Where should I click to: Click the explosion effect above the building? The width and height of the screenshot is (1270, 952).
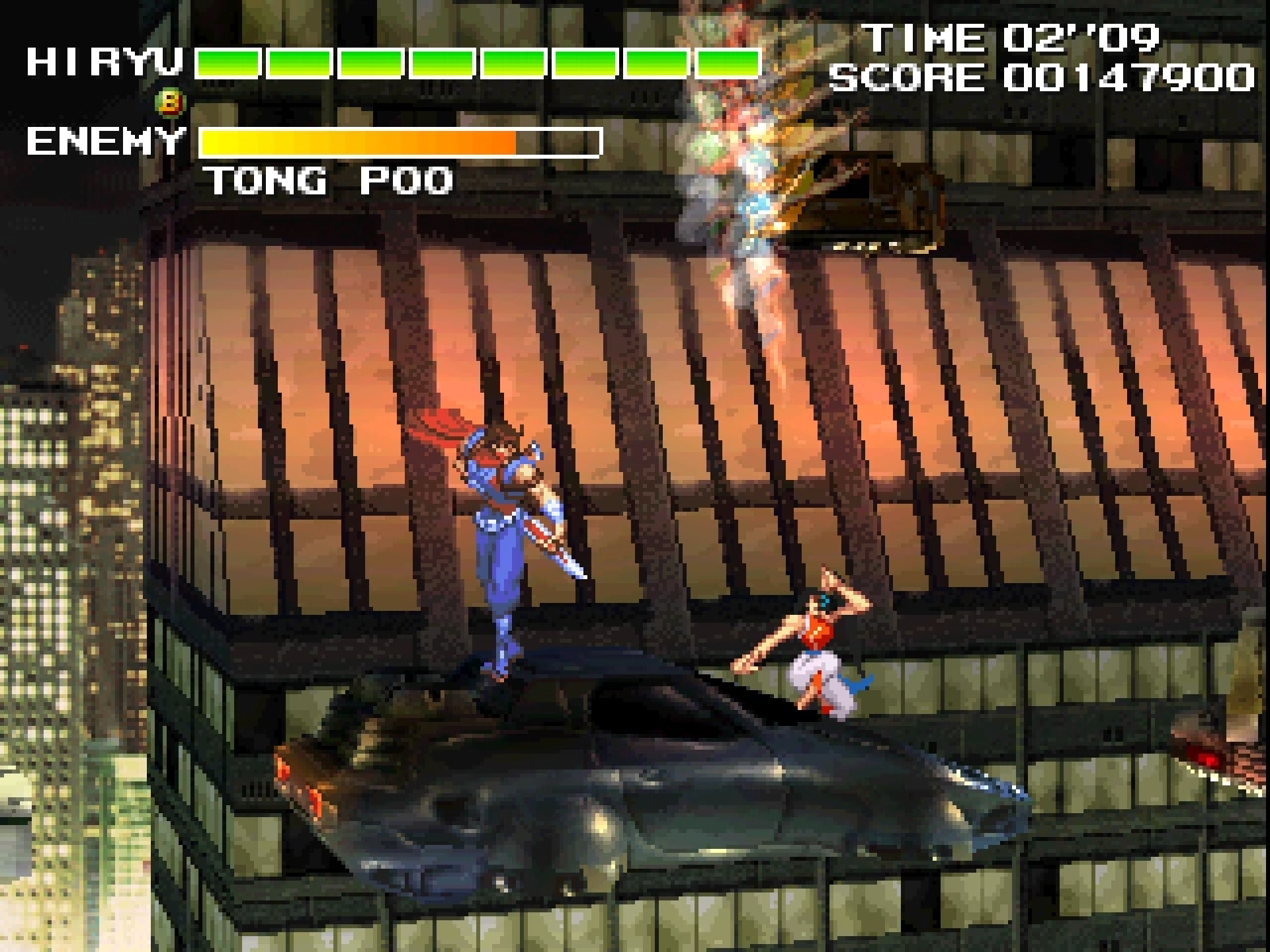pyautogui.click(x=747, y=132)
